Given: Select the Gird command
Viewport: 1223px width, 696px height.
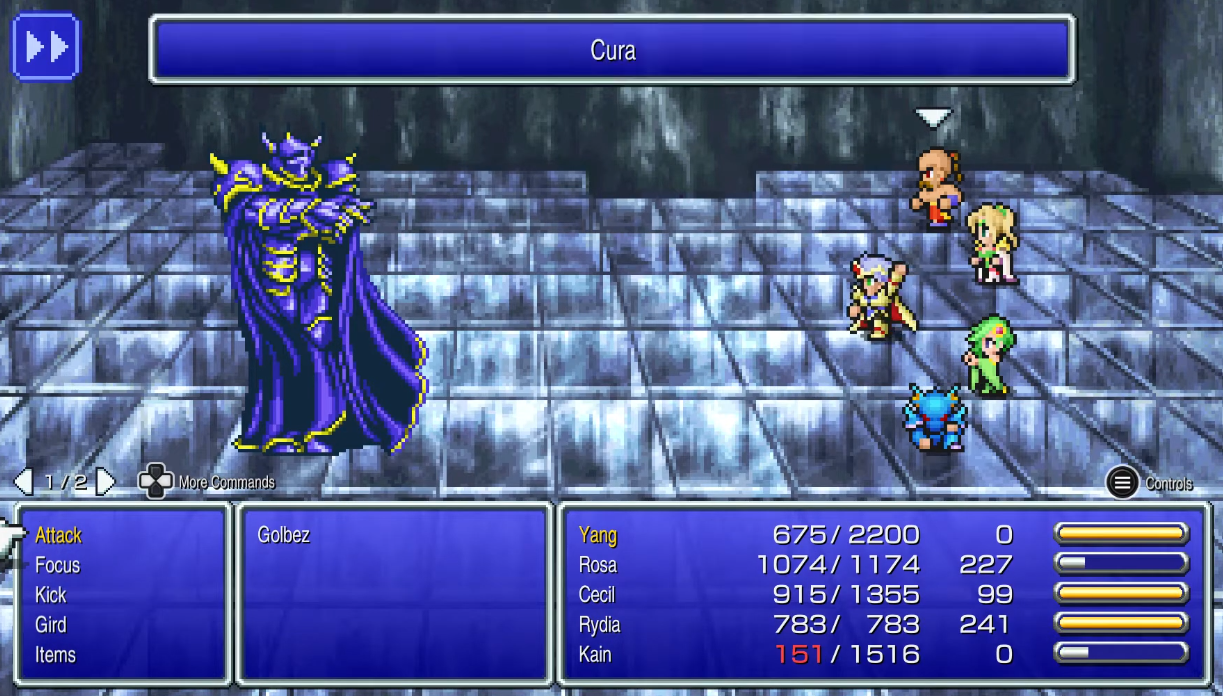Looking at the screenshot, I should pyautogui.click(x=51, y=626).
